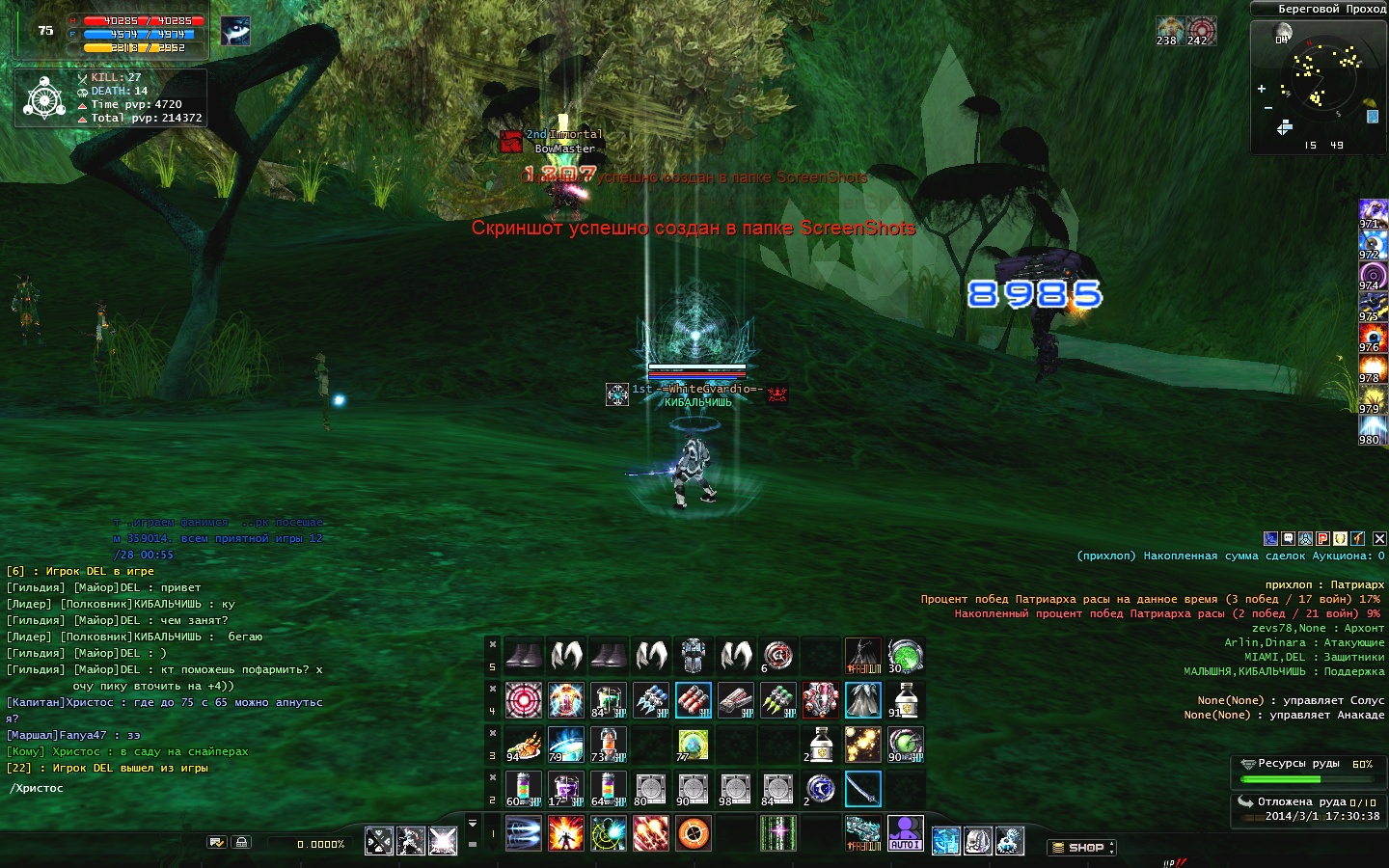1389x868 pixels.
Task: Click the buff icon numbered 971
Action: [1372, 214]
